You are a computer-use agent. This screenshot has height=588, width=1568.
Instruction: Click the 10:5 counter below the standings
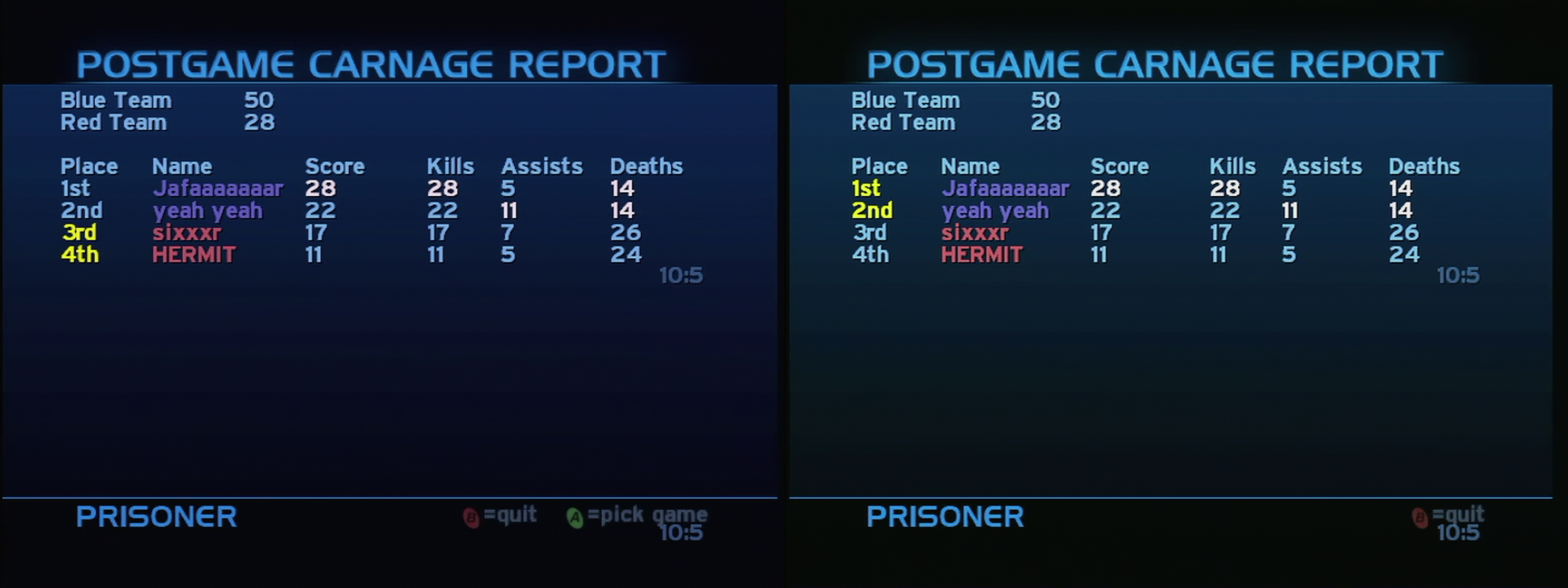click(680, 276)
